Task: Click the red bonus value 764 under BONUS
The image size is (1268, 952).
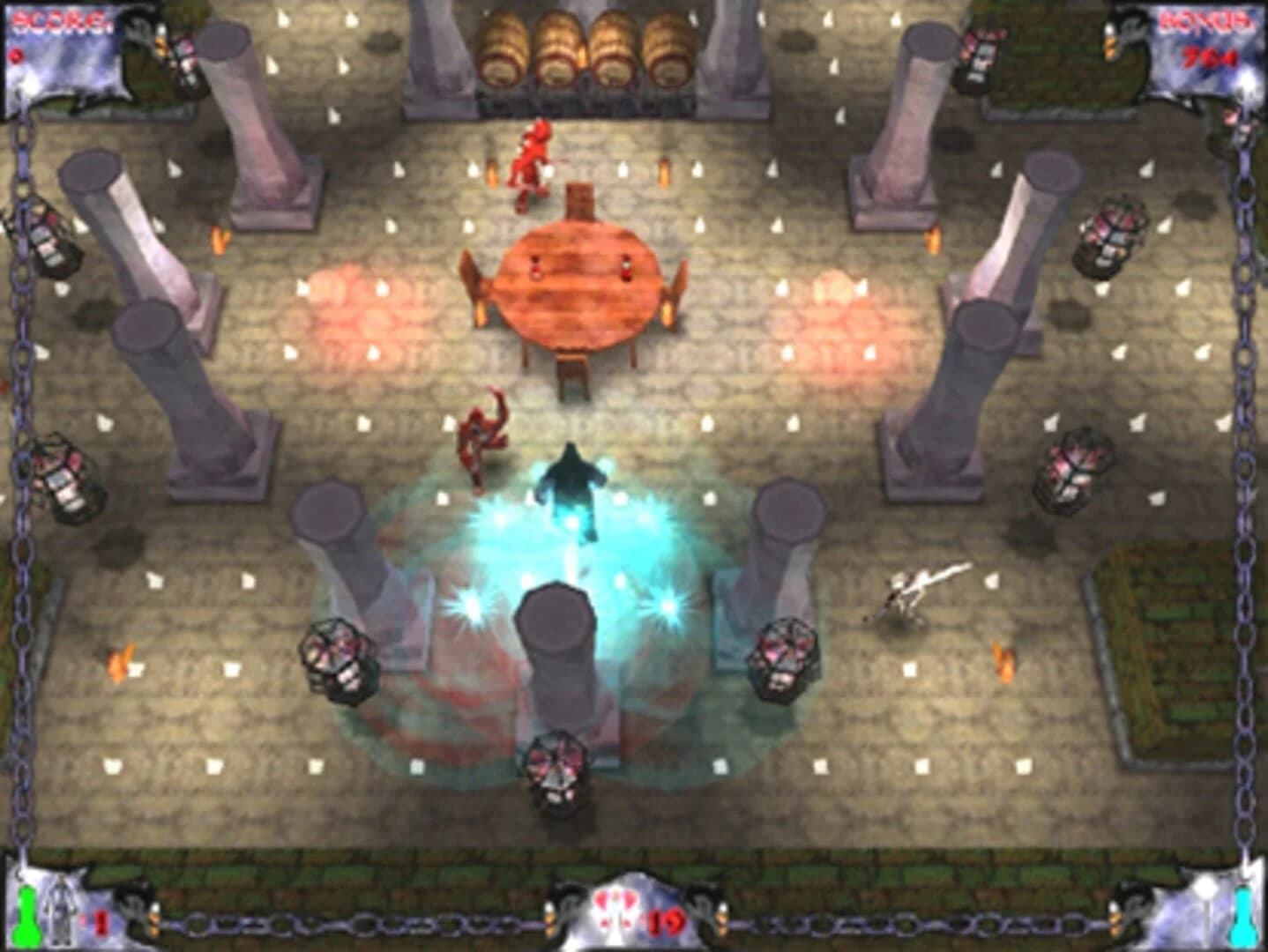Action: 1208,58
